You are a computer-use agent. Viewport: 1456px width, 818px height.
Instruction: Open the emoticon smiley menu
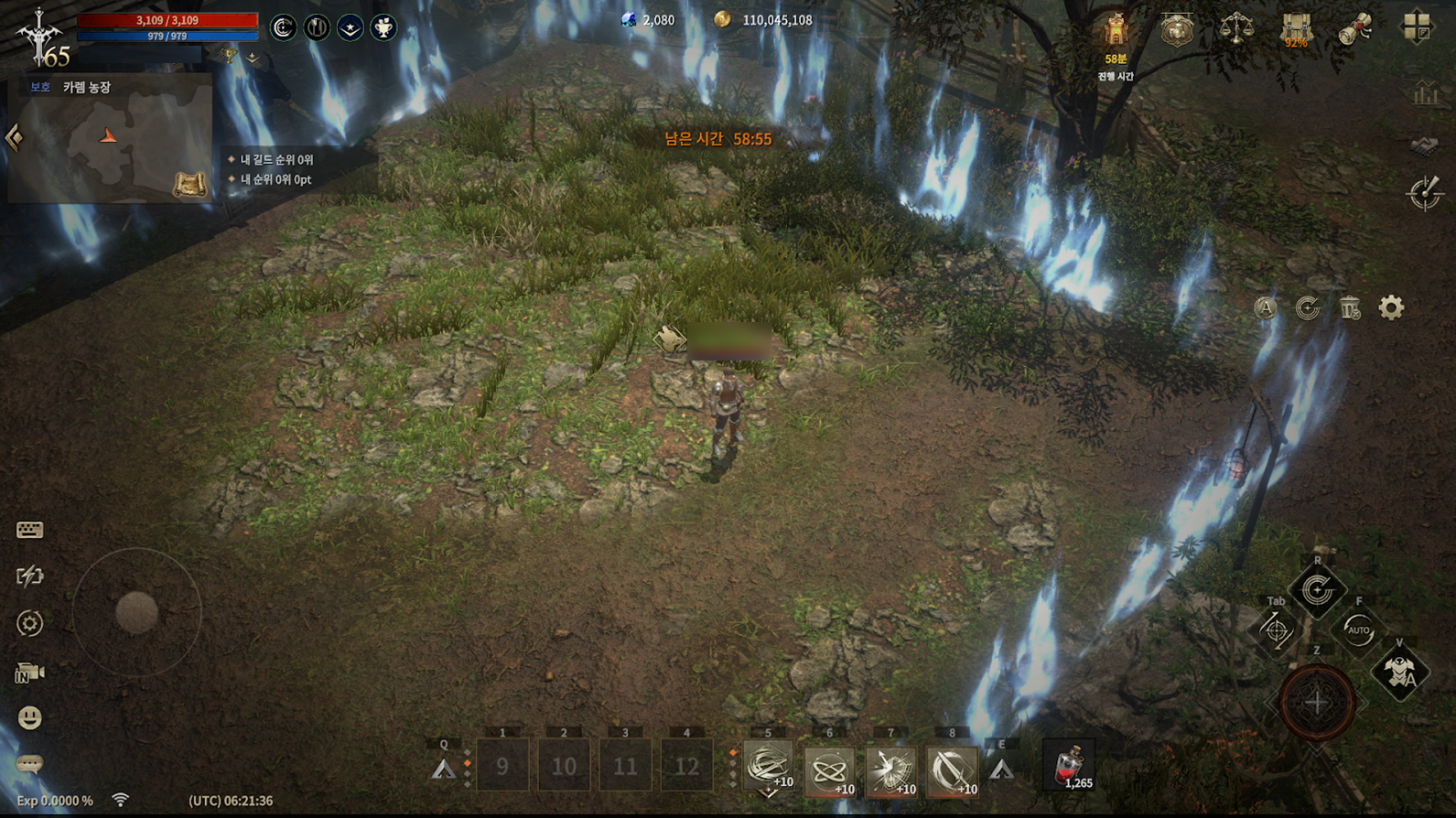pos(29,717)
